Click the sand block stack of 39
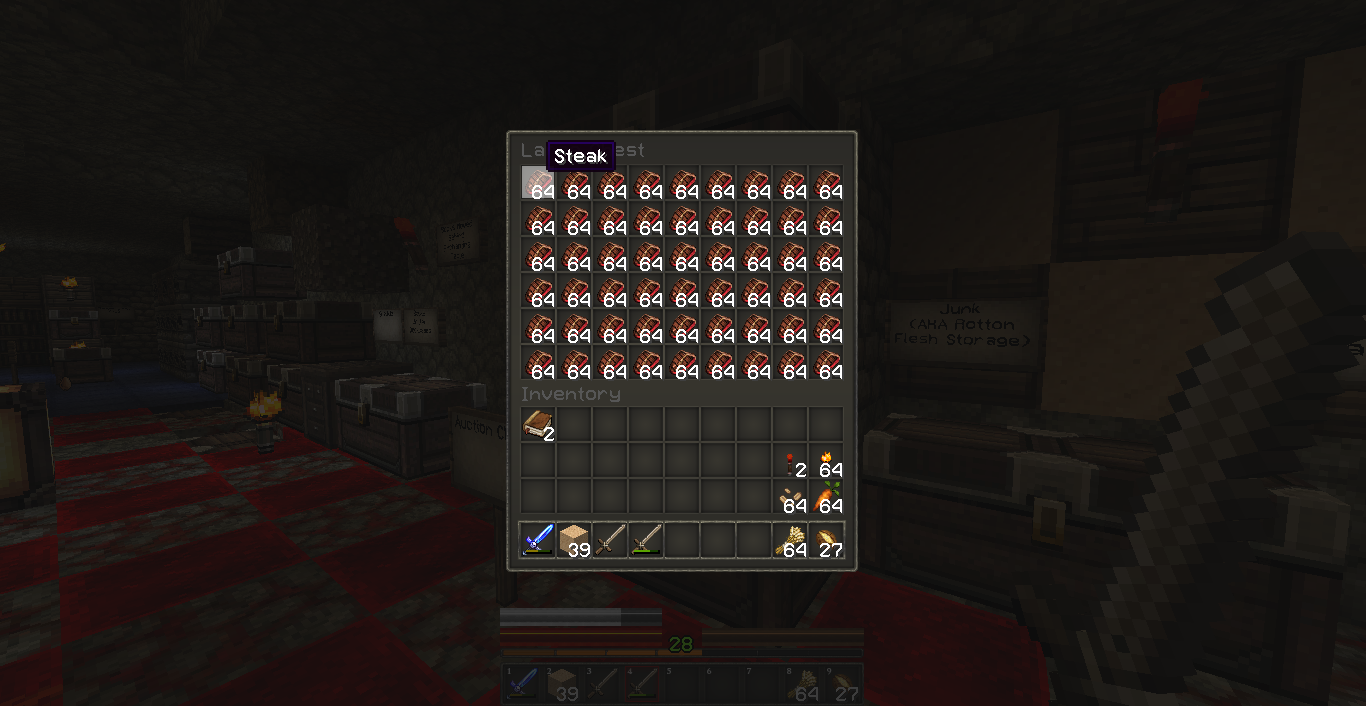The height and width of the screenshot is (706, 1366). (x=574, y=540)
